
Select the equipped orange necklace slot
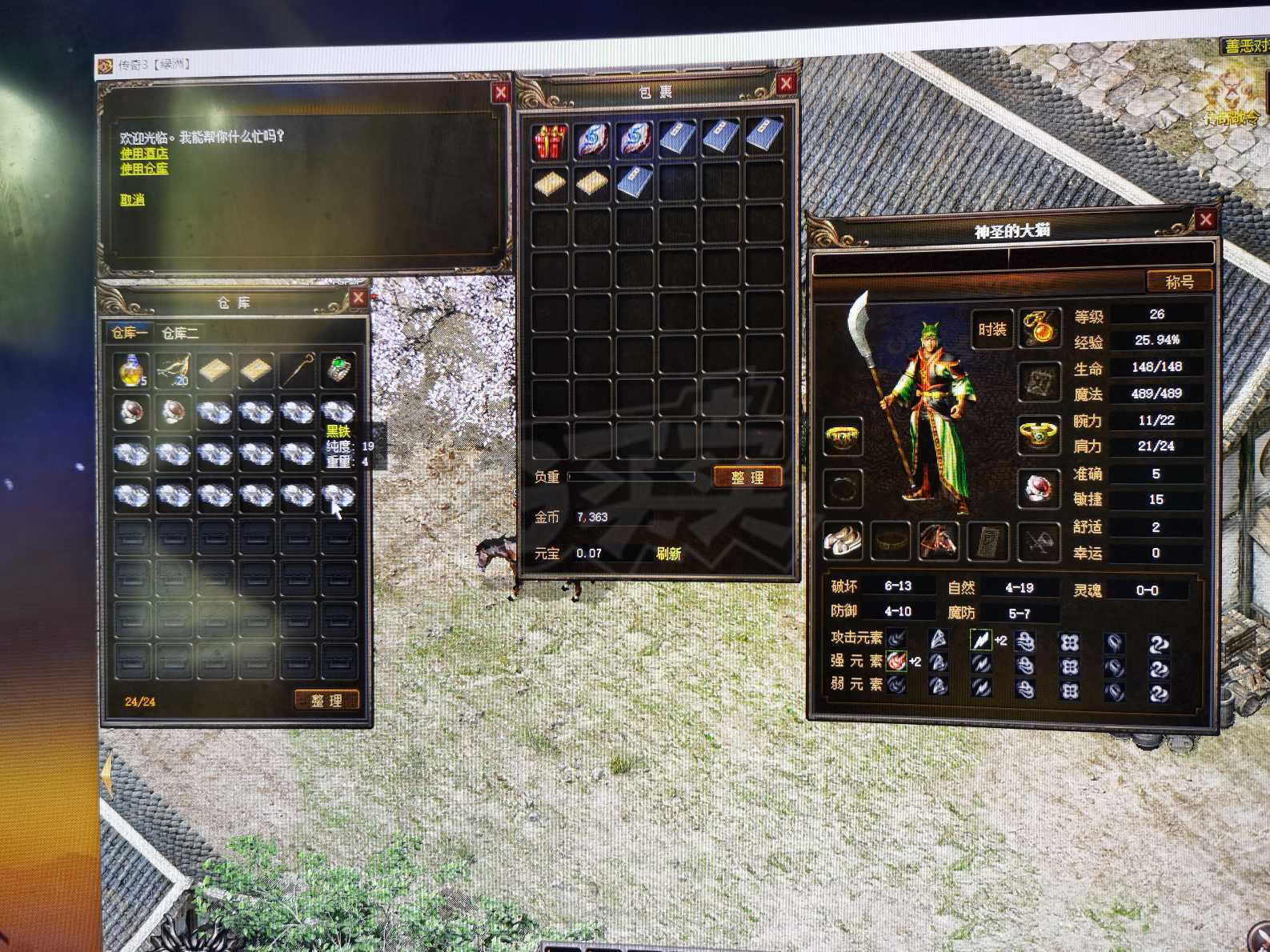pos(1039,328)
